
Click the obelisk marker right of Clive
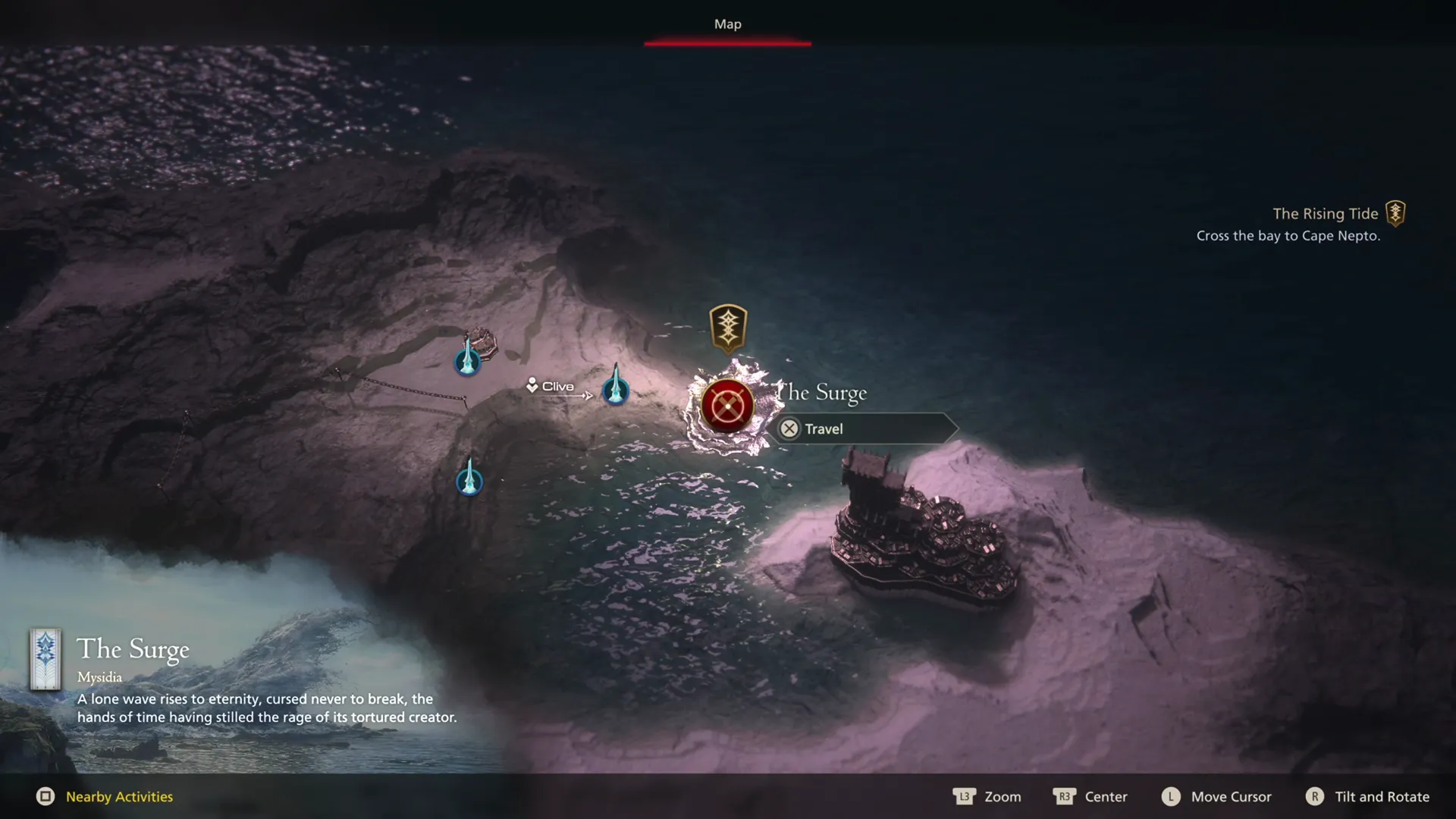[616, 391]
